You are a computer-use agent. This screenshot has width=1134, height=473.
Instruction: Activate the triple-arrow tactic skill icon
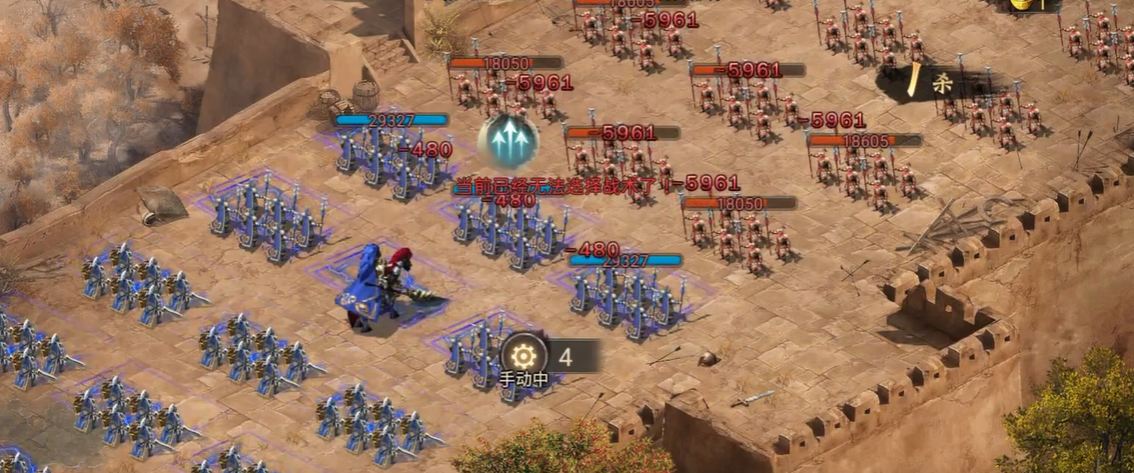(x=508, y=140)
